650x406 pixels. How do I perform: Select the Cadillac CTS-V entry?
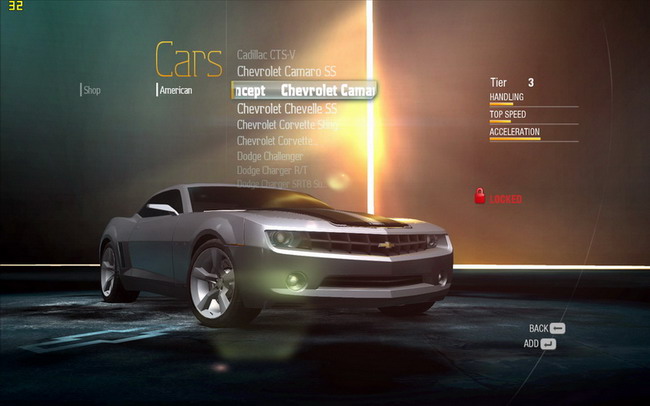coord(266,54)
